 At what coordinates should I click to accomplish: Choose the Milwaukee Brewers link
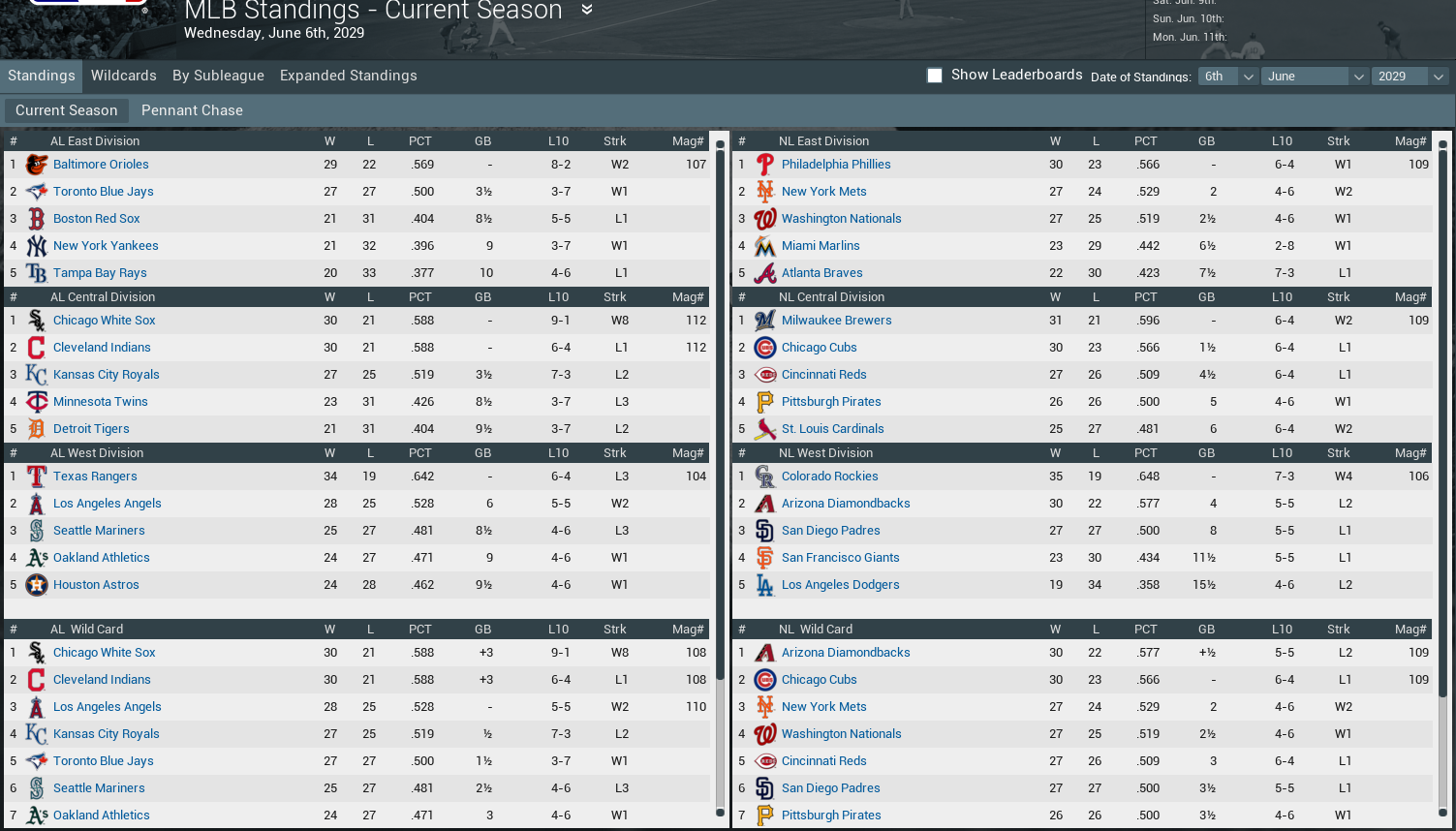point(836,321)
